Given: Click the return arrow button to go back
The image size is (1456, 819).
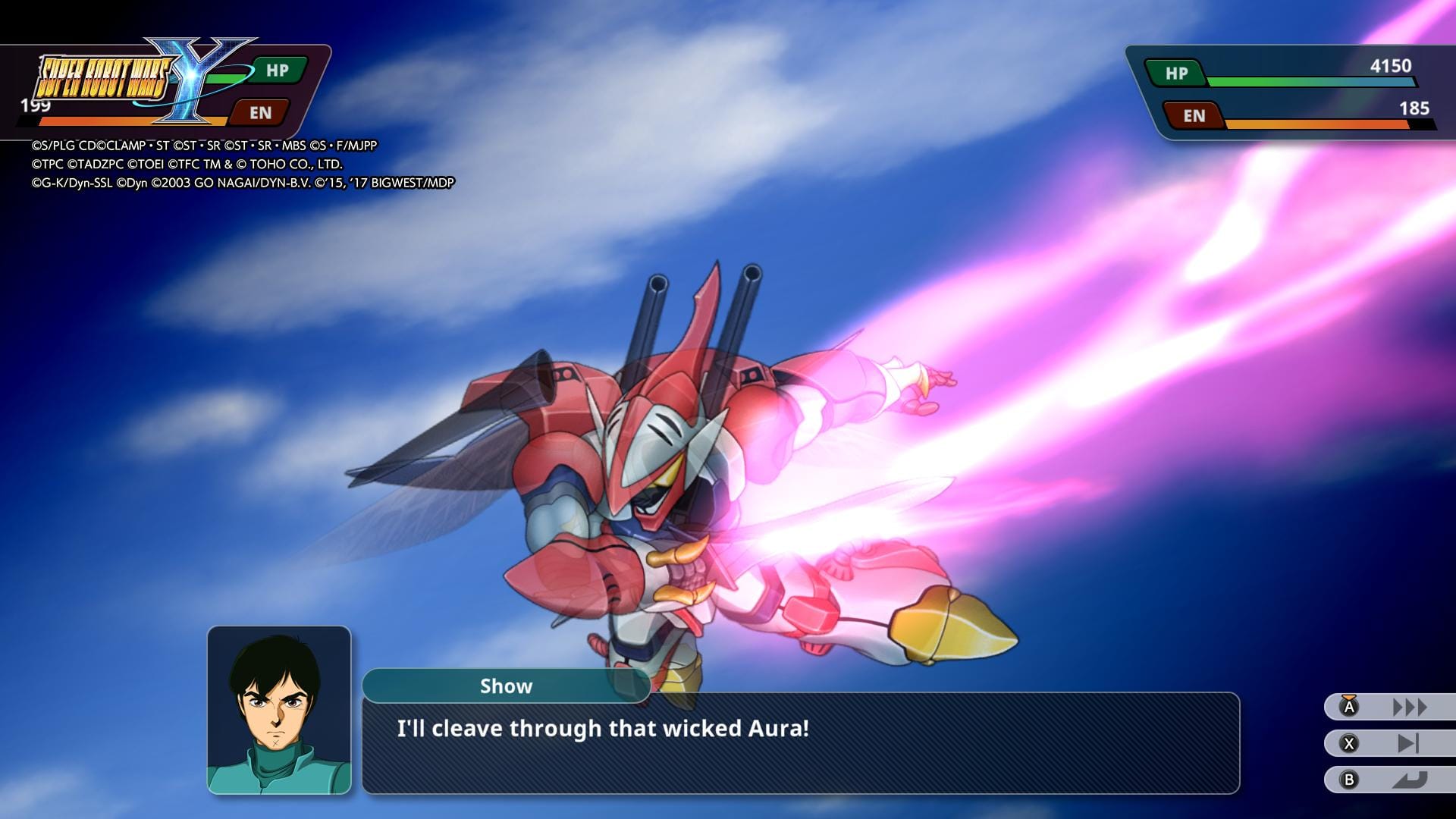Looking at the screenshot, I should [1391, 780].
